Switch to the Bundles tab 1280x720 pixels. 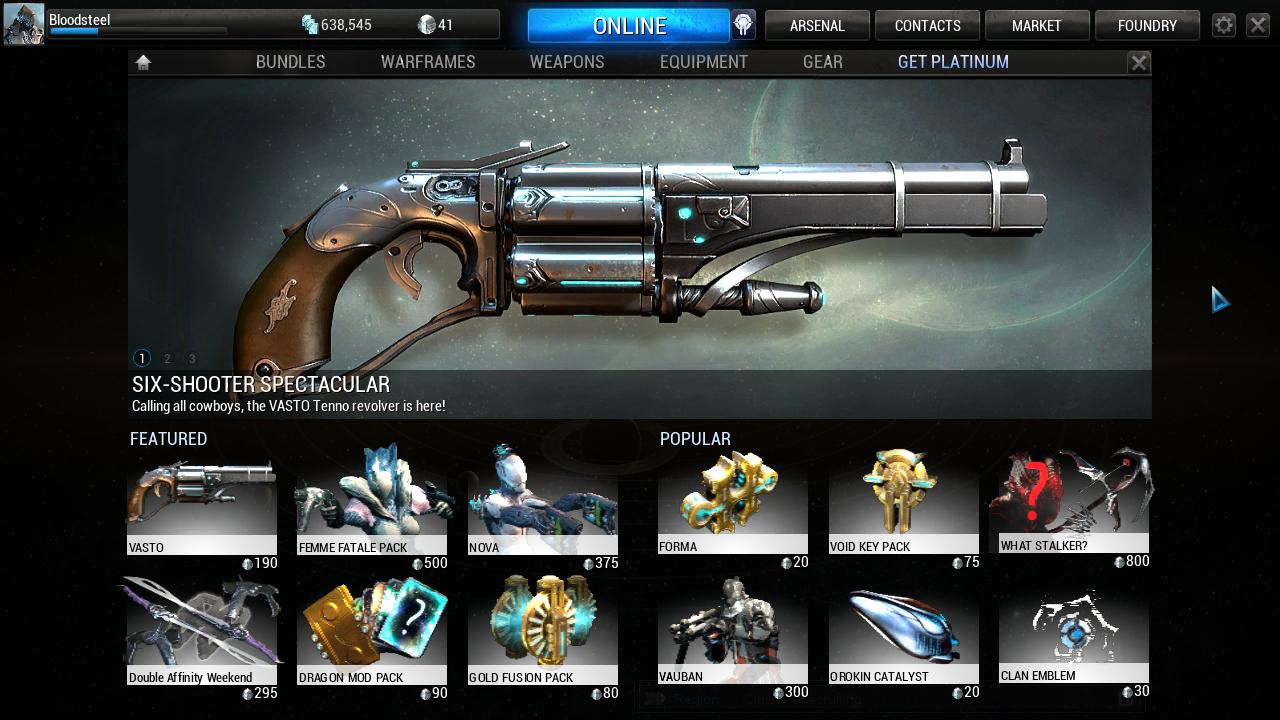tap(290, 62)
